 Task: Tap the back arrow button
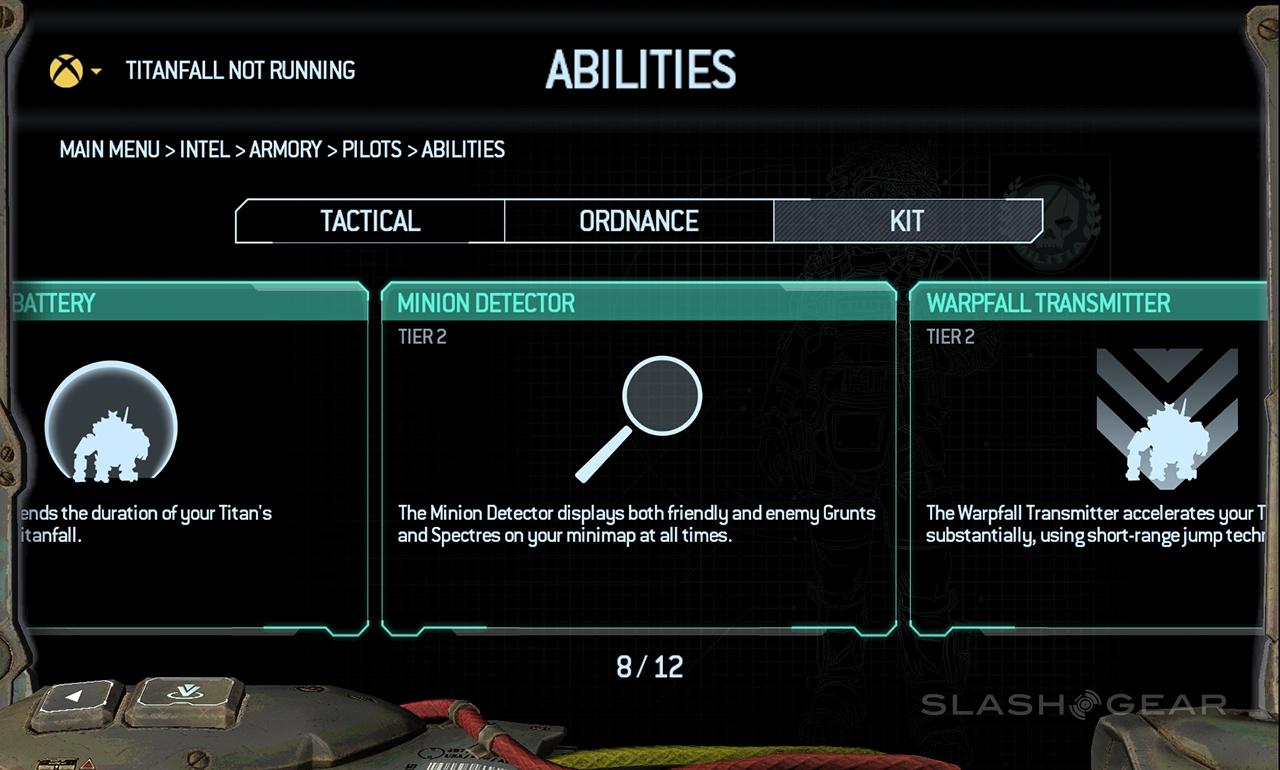(77, 697)
